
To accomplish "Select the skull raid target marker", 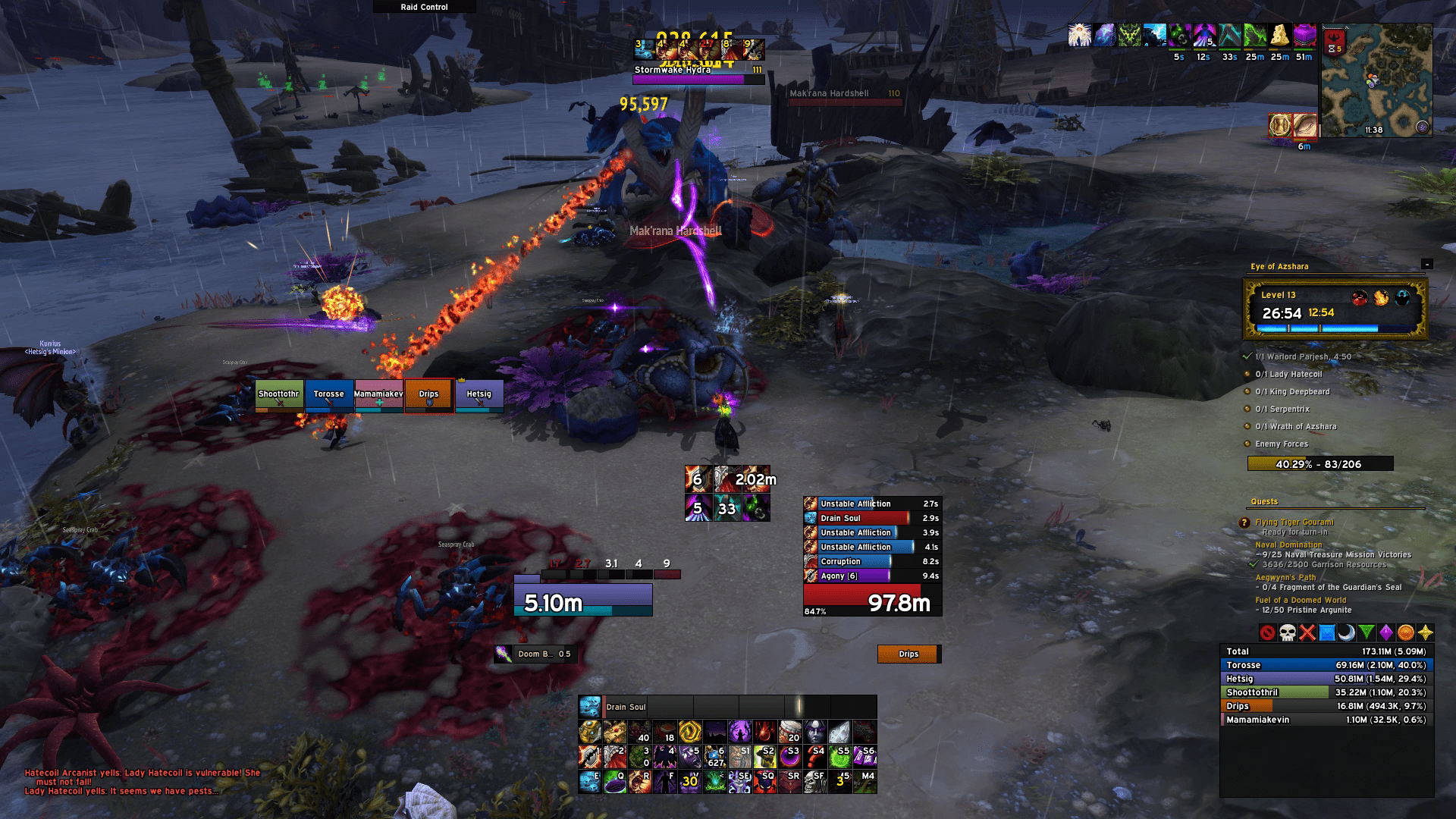I will [x=1287, y=632].
